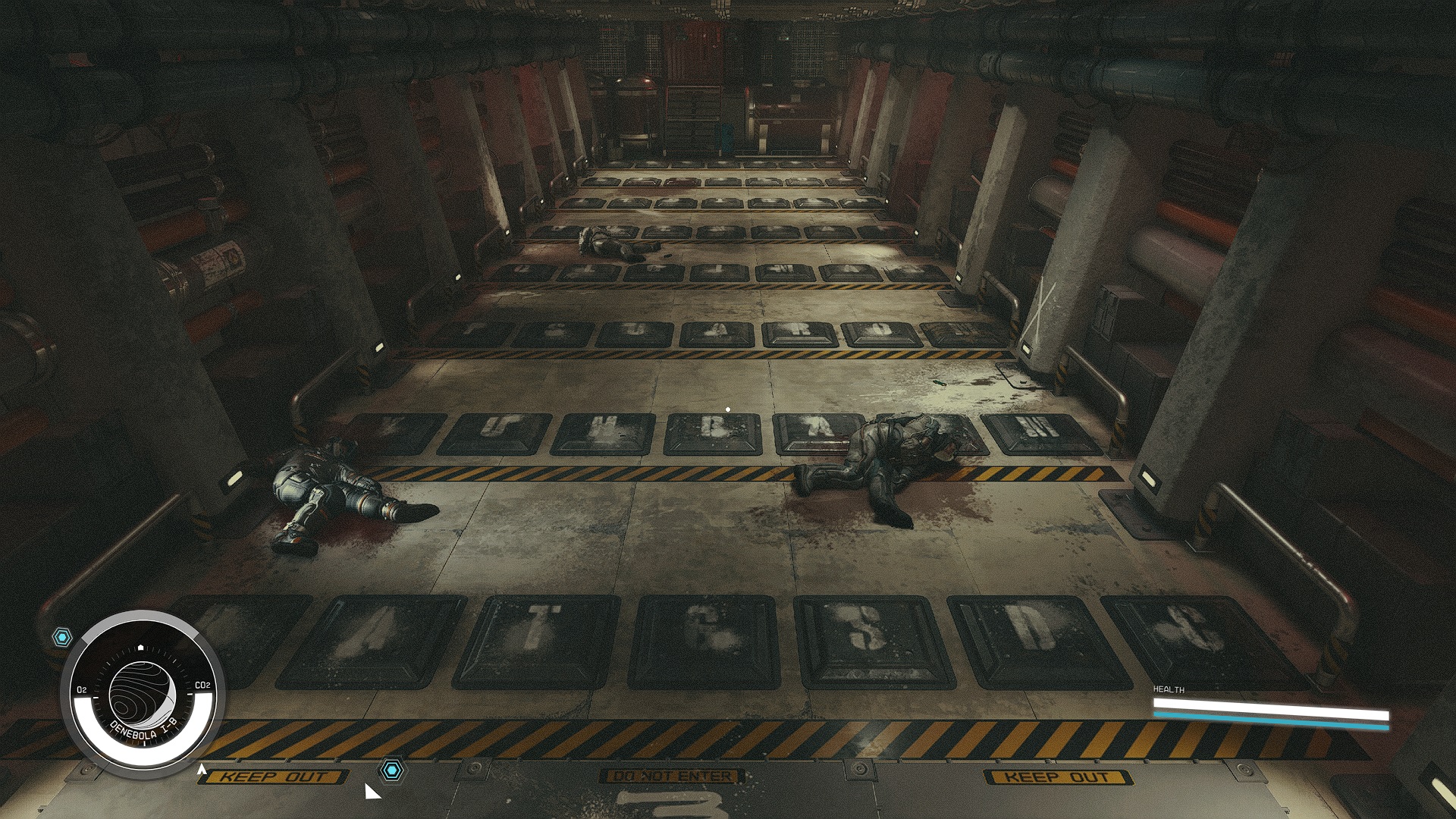1456x819 pixels.
Task: Click the KEEP OUT sign on the left
Action: pyautogui.click(x=275, y=777)
